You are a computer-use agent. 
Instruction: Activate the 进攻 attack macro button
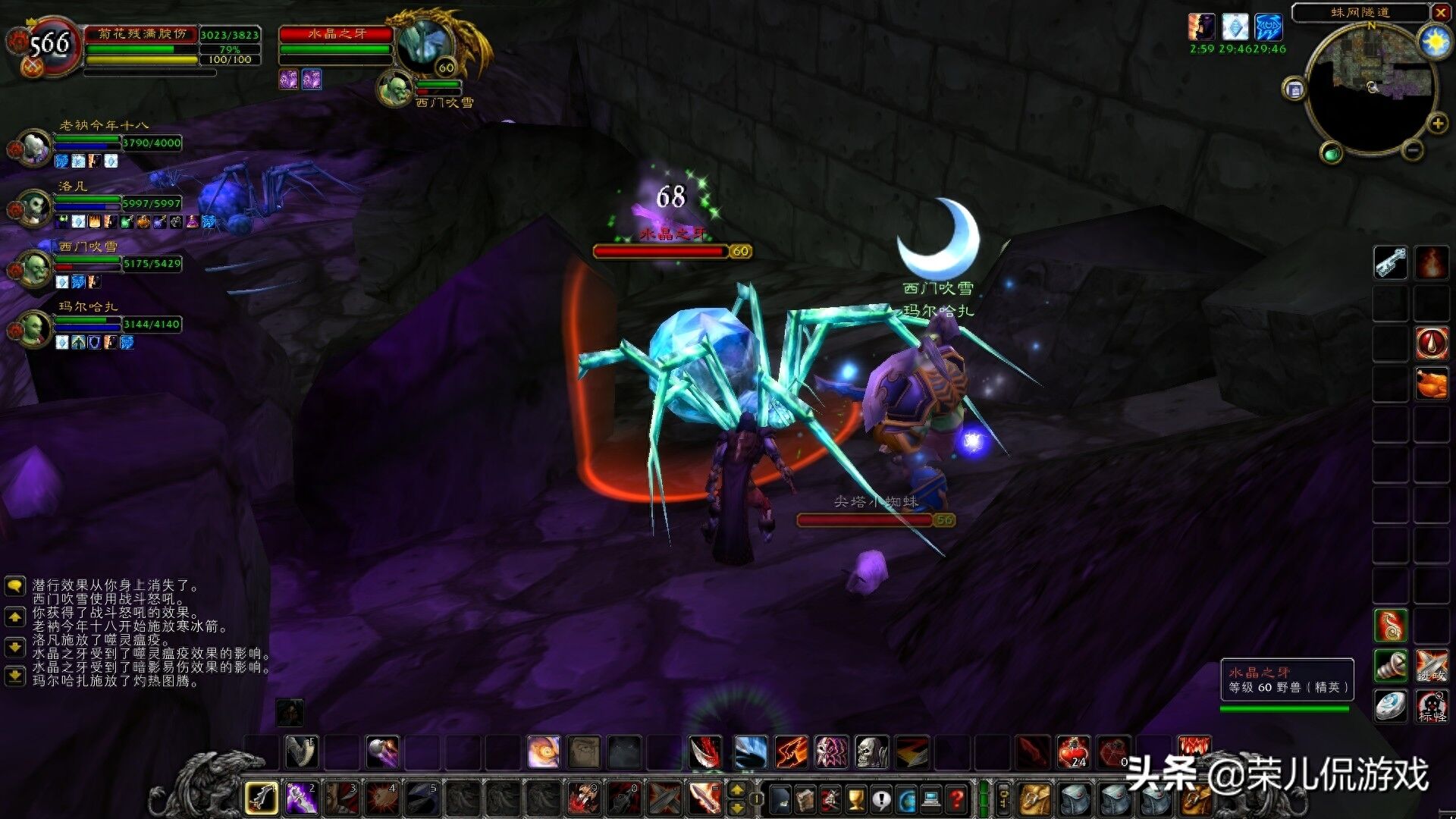point(1432,666)
